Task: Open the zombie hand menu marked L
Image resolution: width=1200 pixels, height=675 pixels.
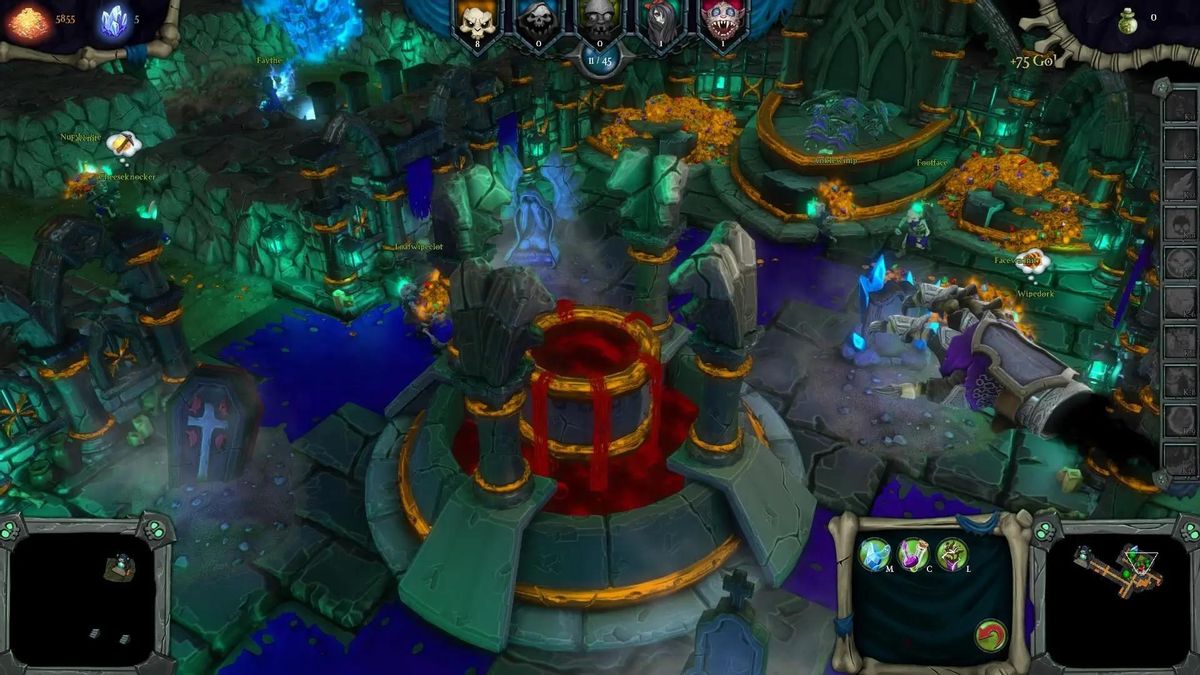Action: 952,552
